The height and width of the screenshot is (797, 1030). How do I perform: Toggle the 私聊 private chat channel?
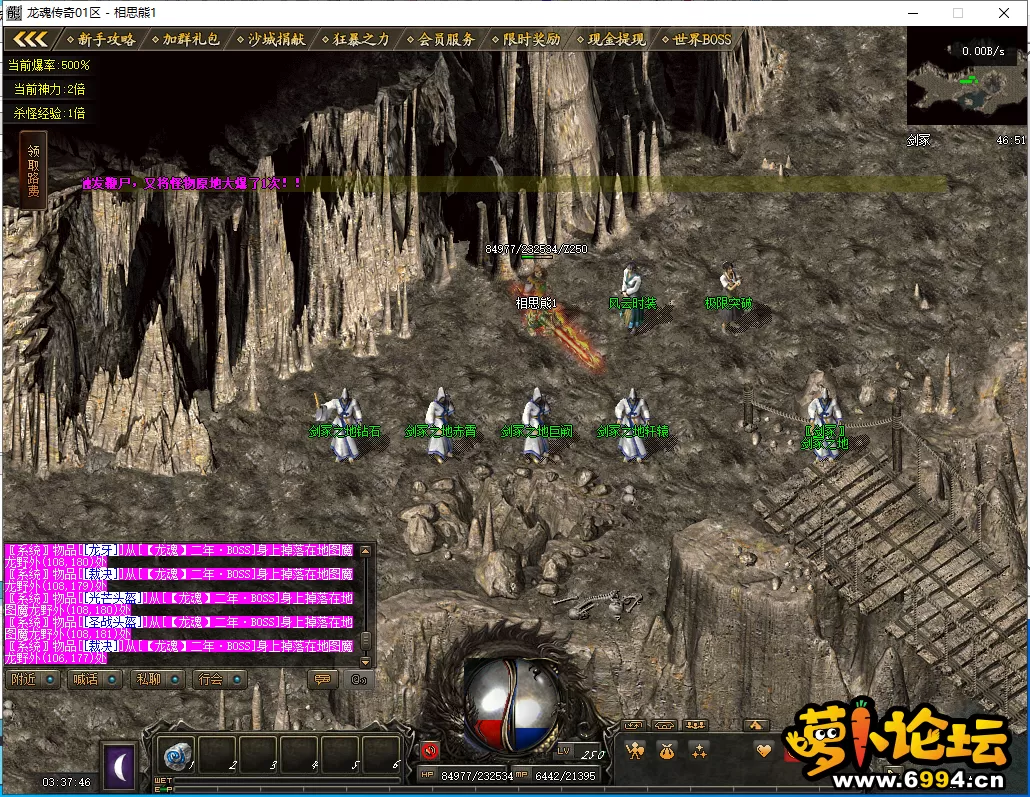156,679
